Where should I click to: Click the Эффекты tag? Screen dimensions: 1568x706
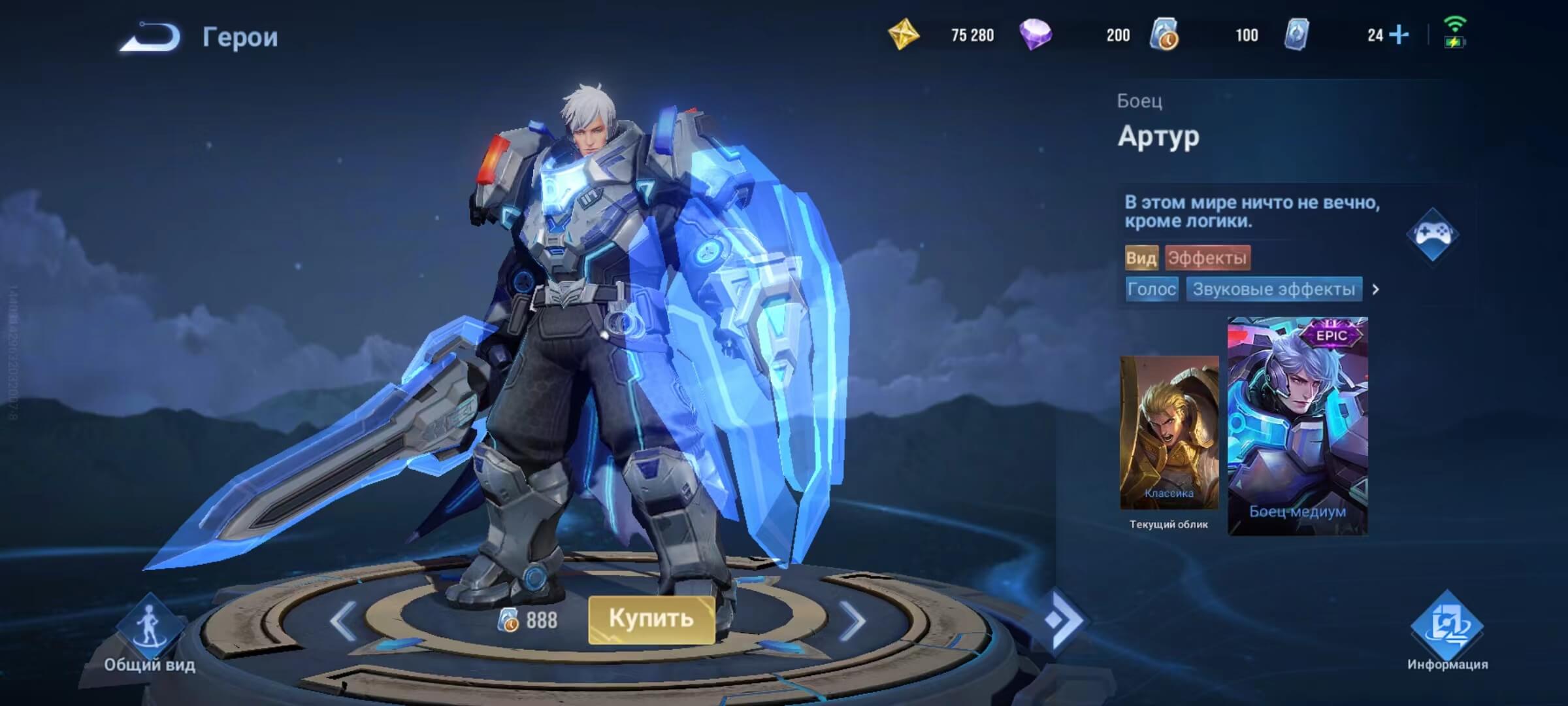[x=1207, y=258]
